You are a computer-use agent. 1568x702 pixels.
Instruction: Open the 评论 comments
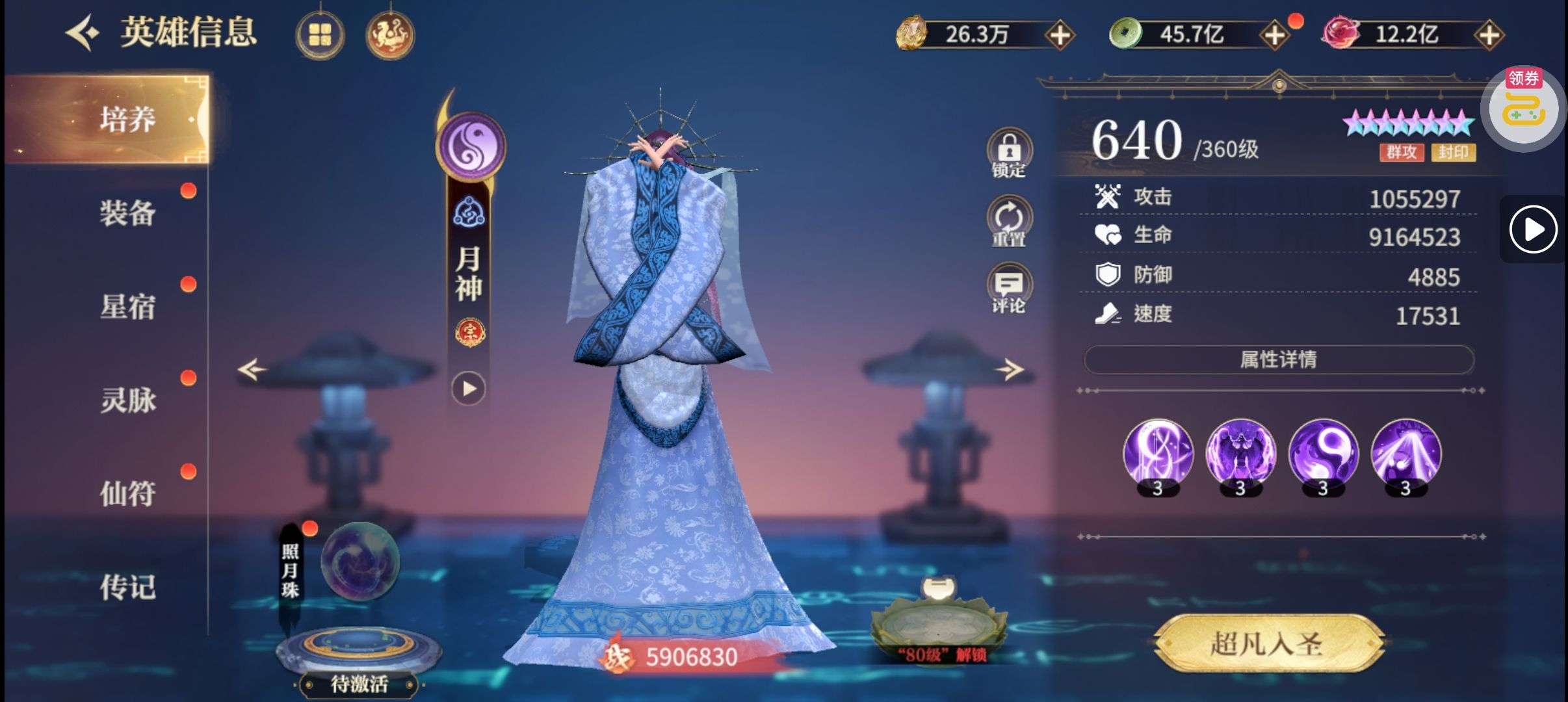click(1008, 289)
